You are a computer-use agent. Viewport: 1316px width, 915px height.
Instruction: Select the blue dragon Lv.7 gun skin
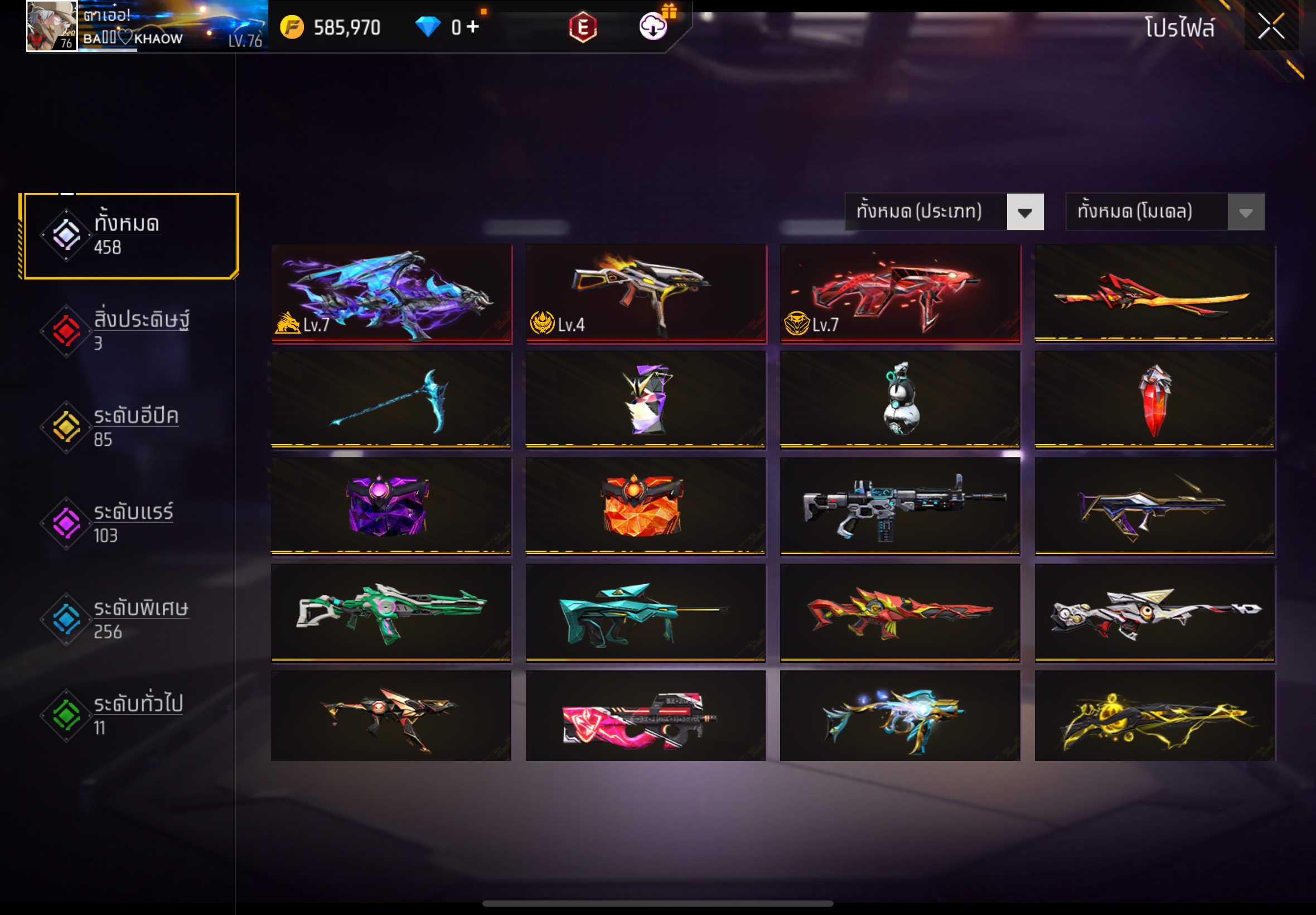click(391, 293)
